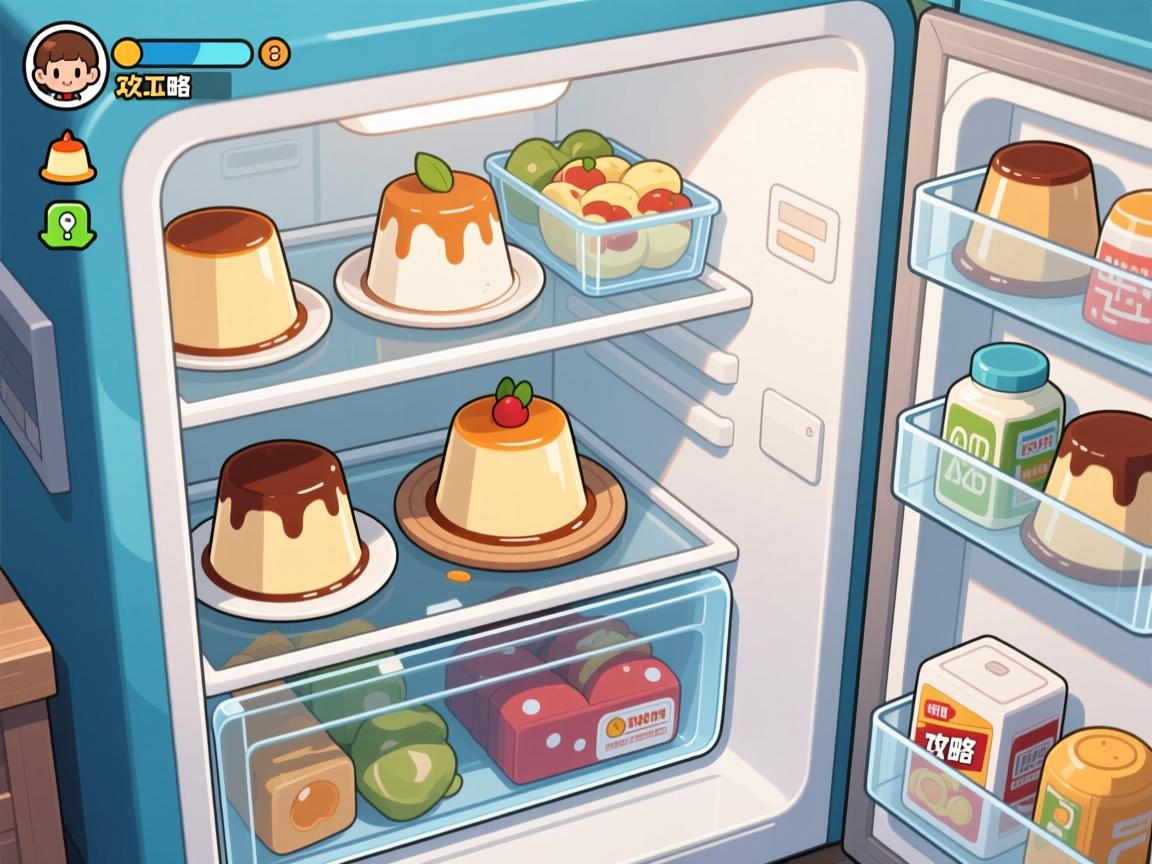
Task: Open the player avatar profile
Action: pyautogui.click(x=65, y=65)
